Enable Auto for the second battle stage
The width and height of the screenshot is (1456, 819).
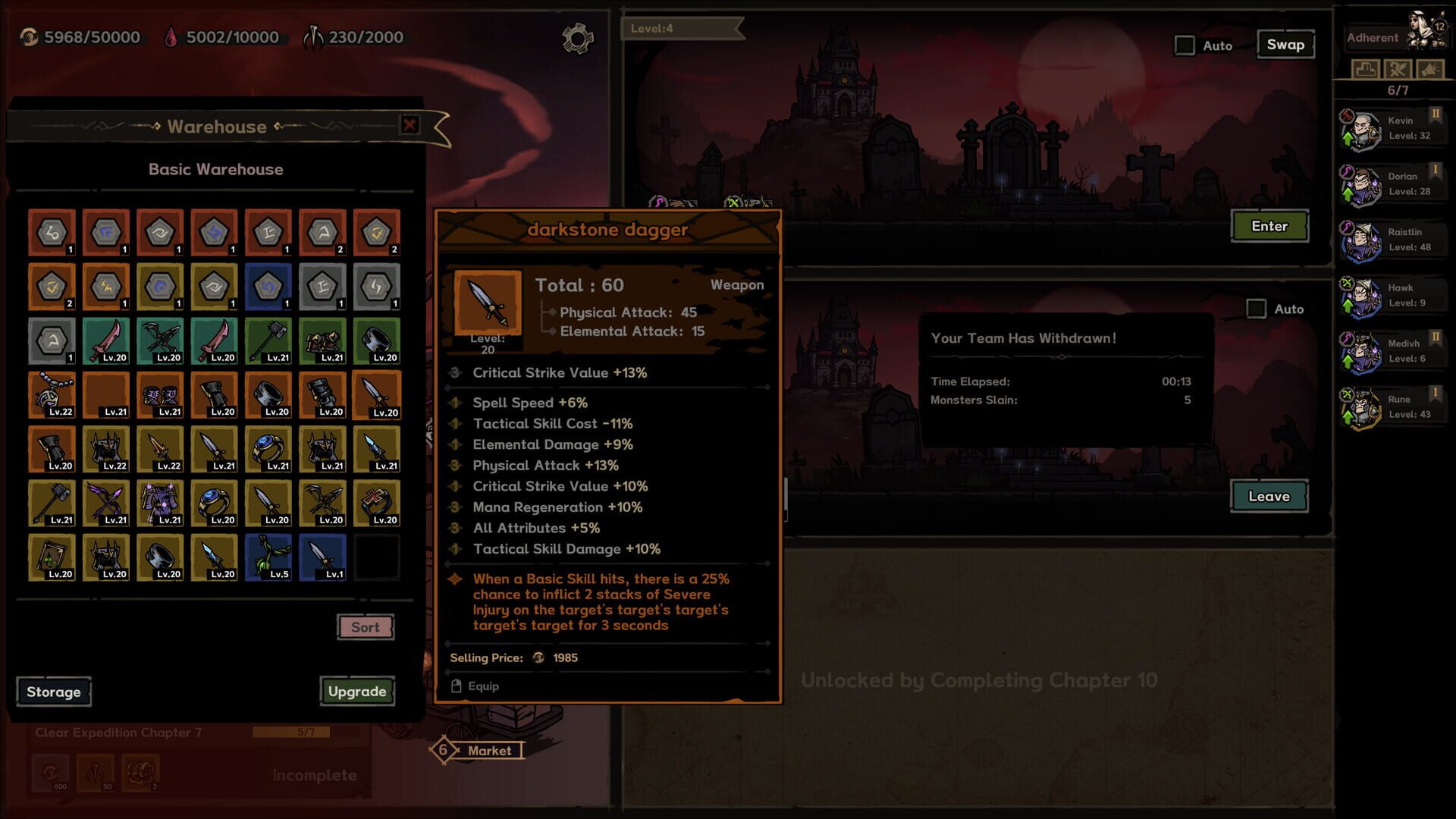pos(1255,309)
